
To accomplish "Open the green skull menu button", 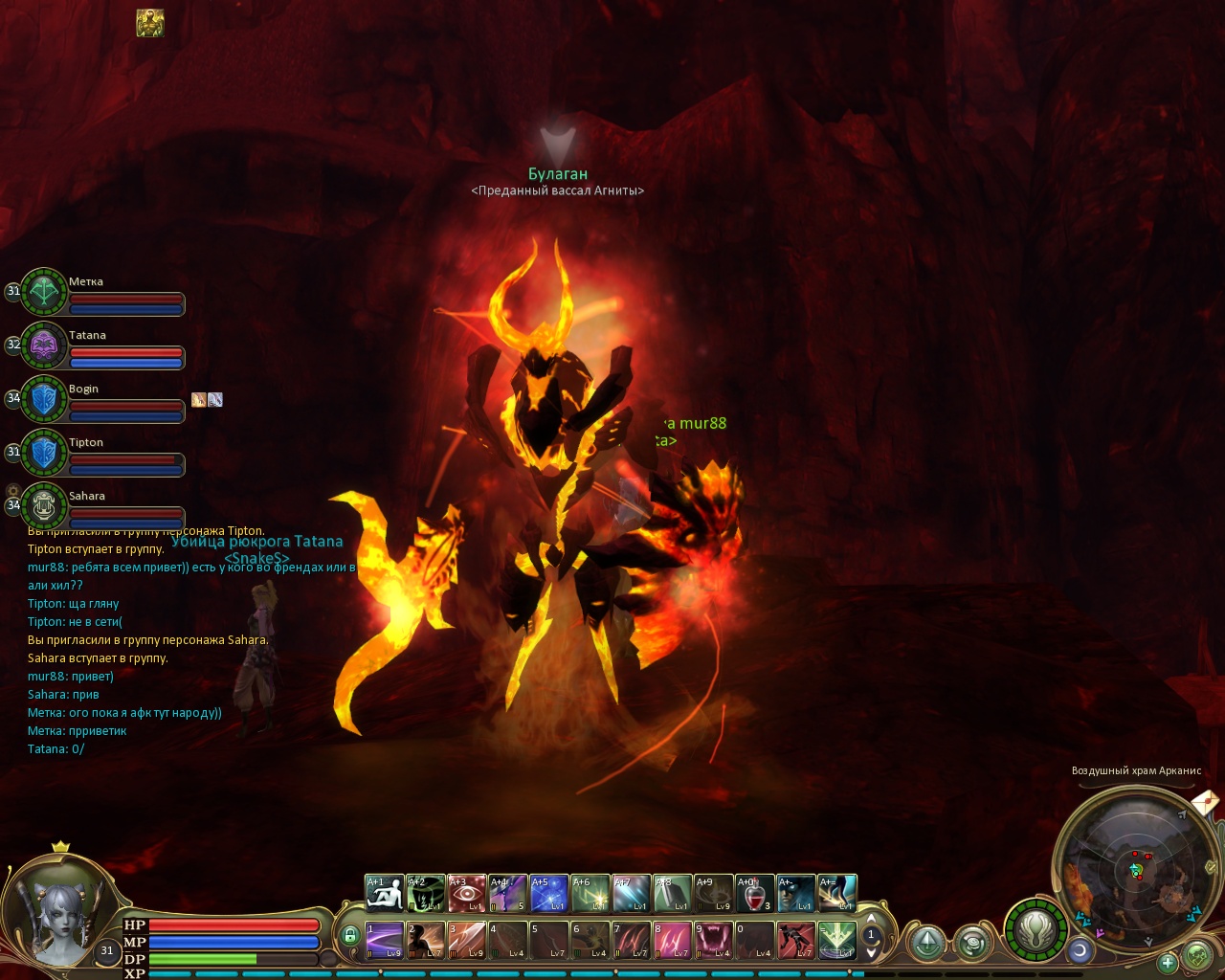I will point(1196,954).
